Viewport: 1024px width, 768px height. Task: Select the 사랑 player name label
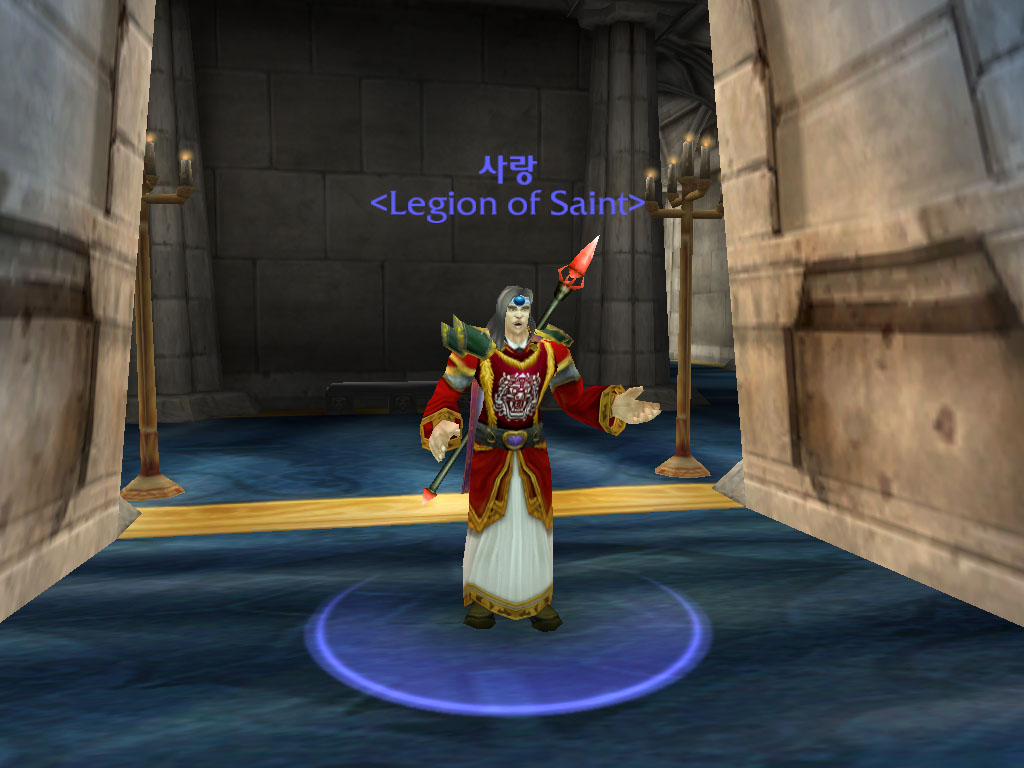[x=506, y=169]
